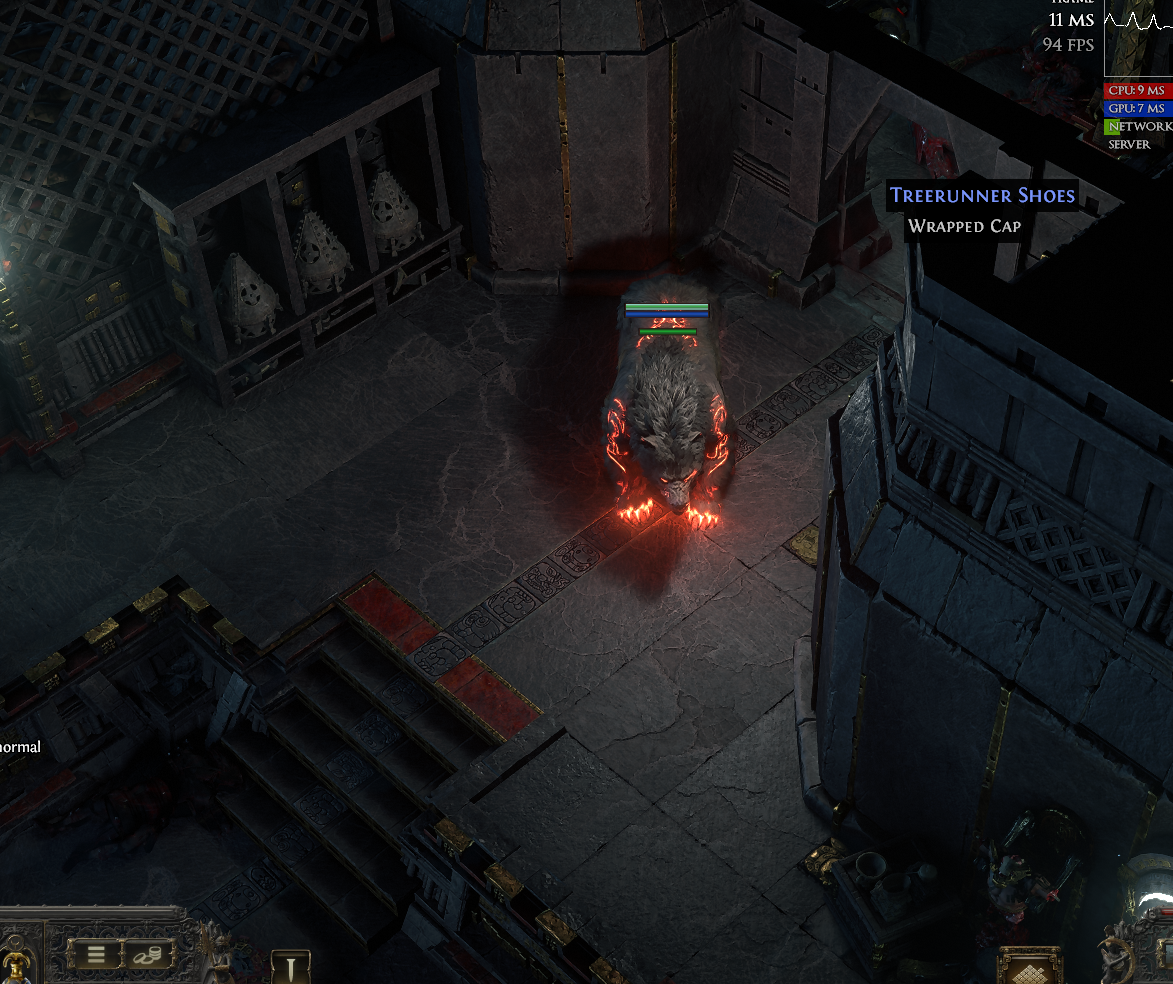The height and width of the screenshot is (984, 1173).
Task: Pick up the Wrapped Cap loot label
Action: (x=964, y=226)
